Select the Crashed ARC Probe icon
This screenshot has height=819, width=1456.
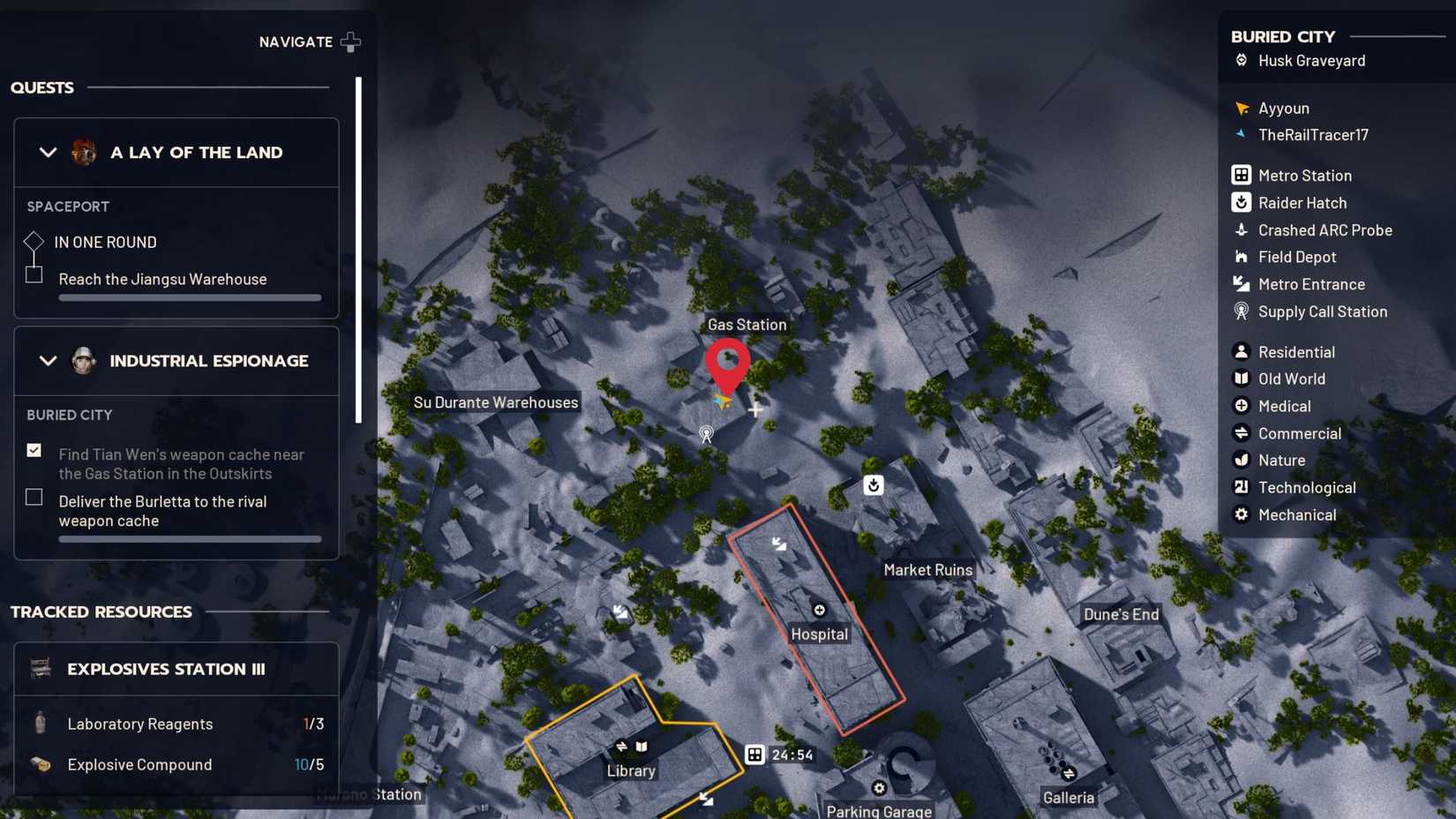[x=1241, y=229]
